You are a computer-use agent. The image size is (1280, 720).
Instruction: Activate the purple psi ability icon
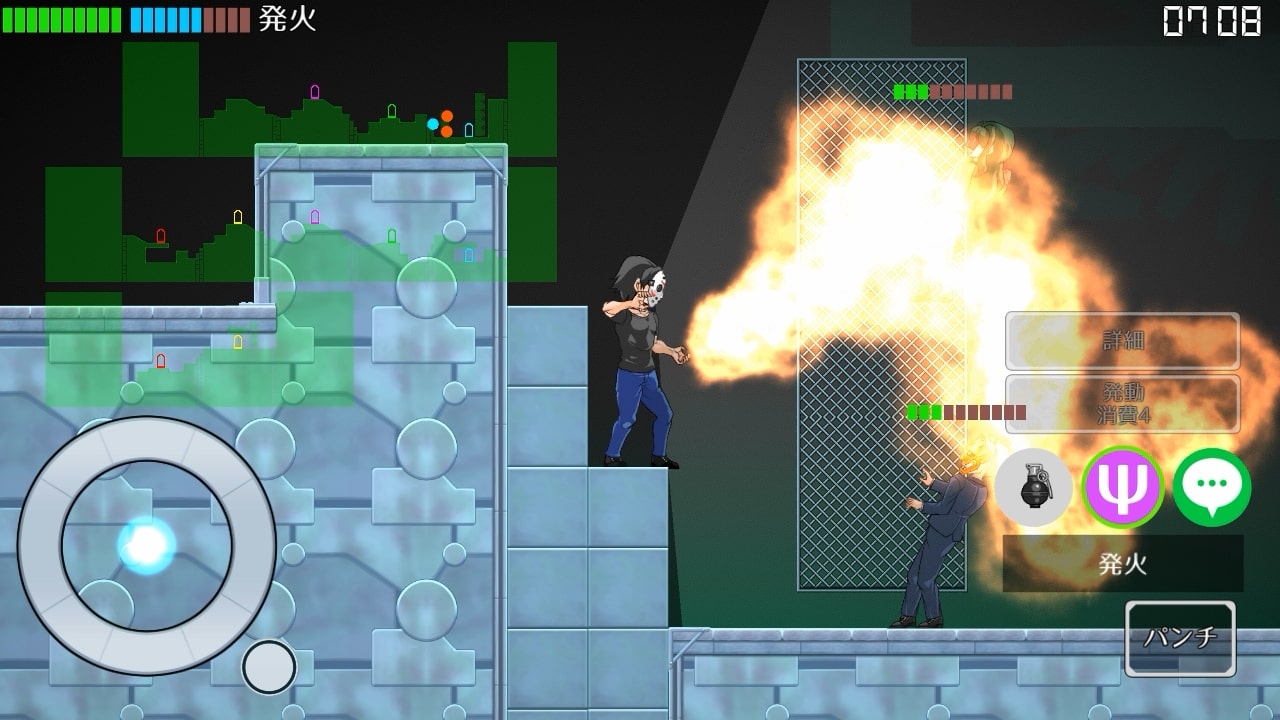click(x=1122, y=488)
